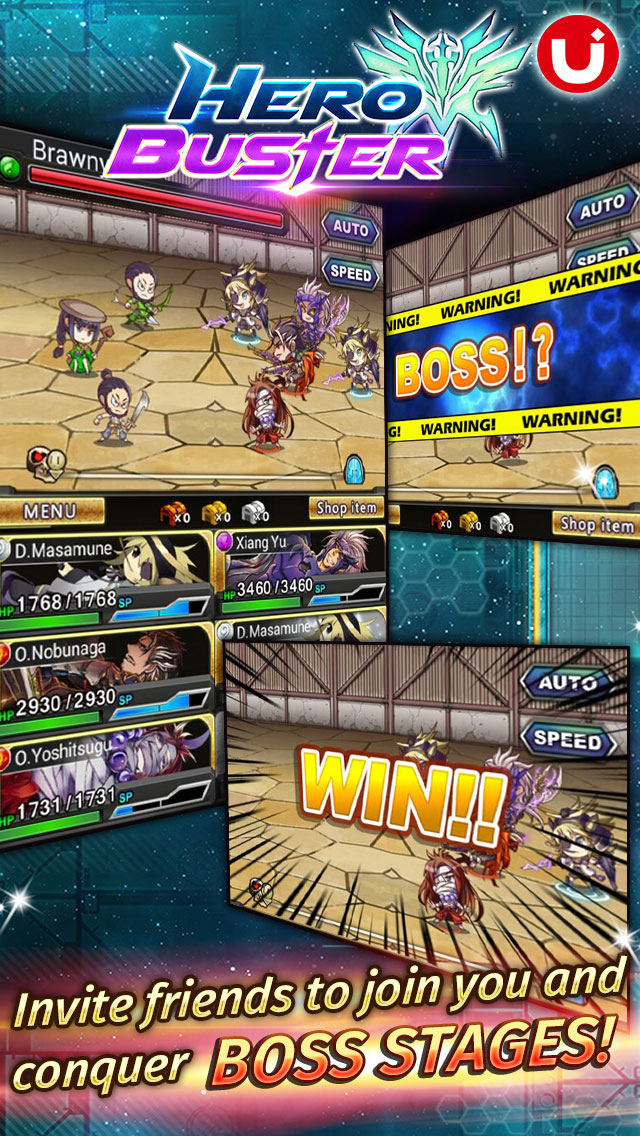This screenshot has width=640, height=1136.
Task: Click the SPEED button in the WIN!! panel
Action: [567, 741]
